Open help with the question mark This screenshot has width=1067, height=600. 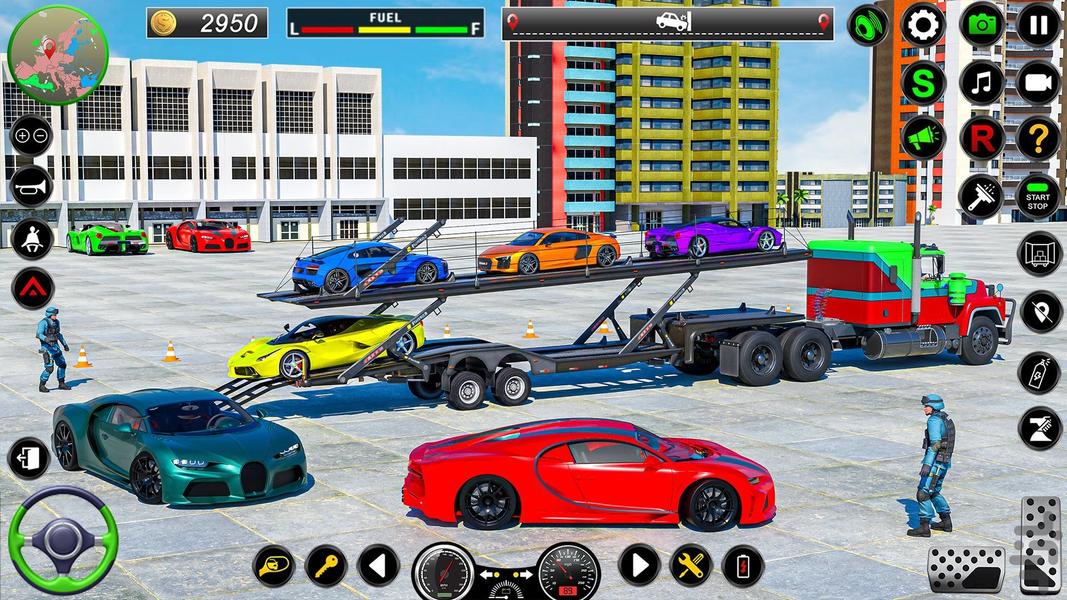click(1039, 139)
